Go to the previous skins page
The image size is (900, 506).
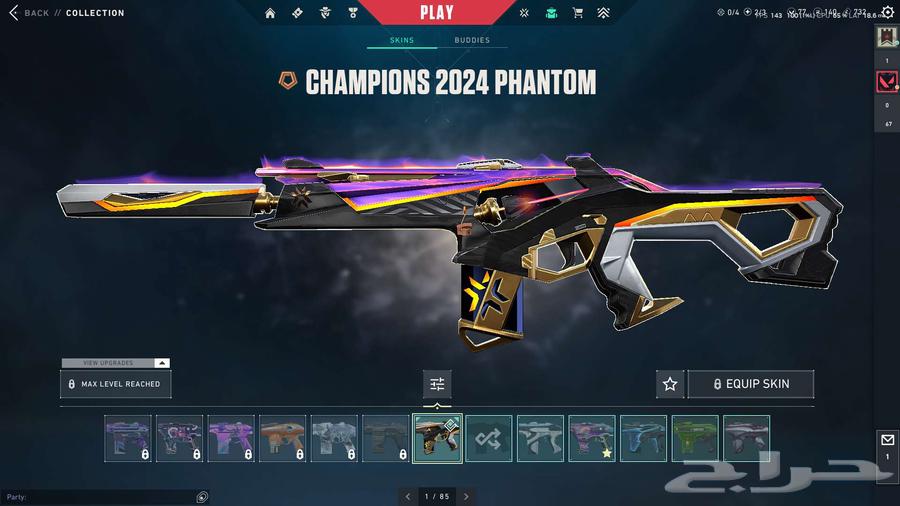point(407,496)
